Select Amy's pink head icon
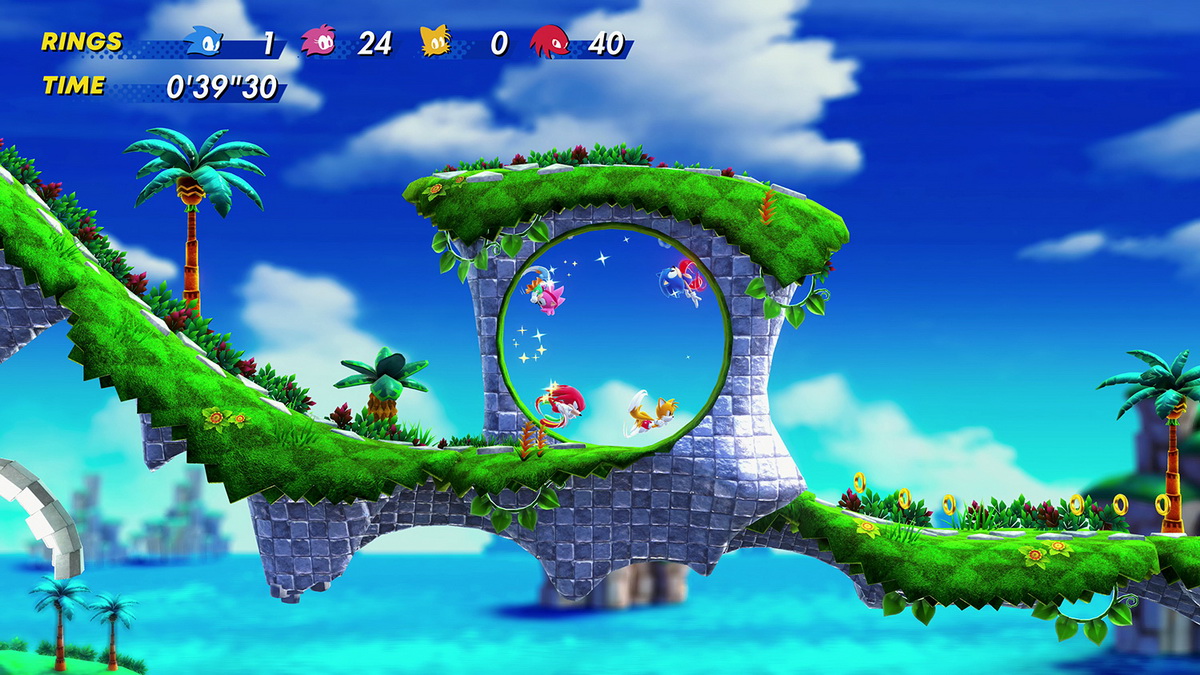The image size is (1200, 675). (x=319, y=42)
